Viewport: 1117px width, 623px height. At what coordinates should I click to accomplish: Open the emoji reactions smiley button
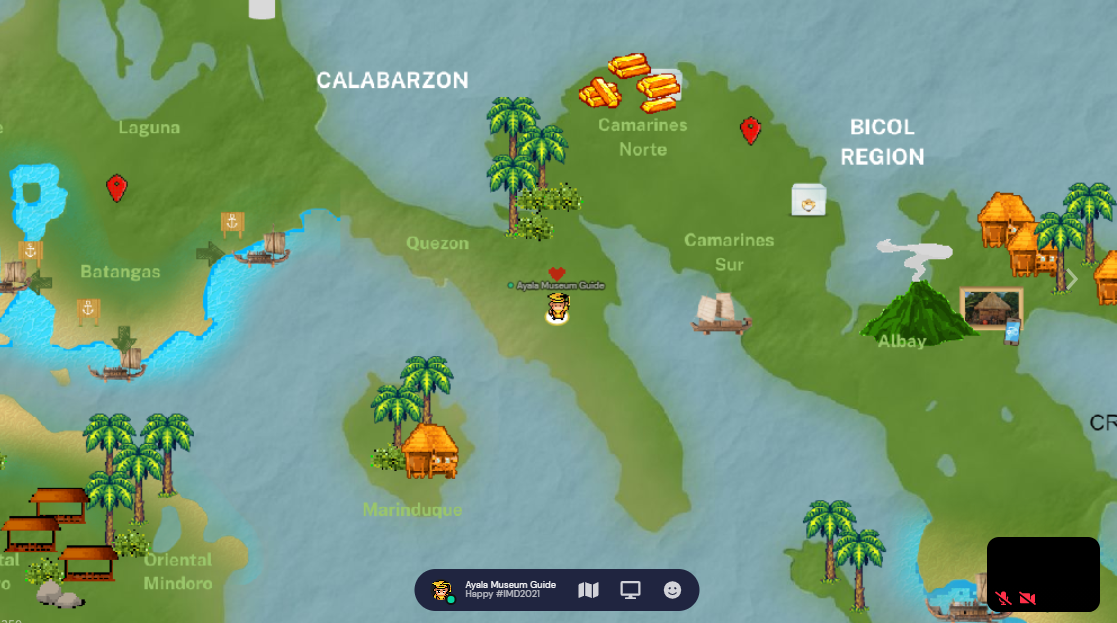click(x=672, y=590)
